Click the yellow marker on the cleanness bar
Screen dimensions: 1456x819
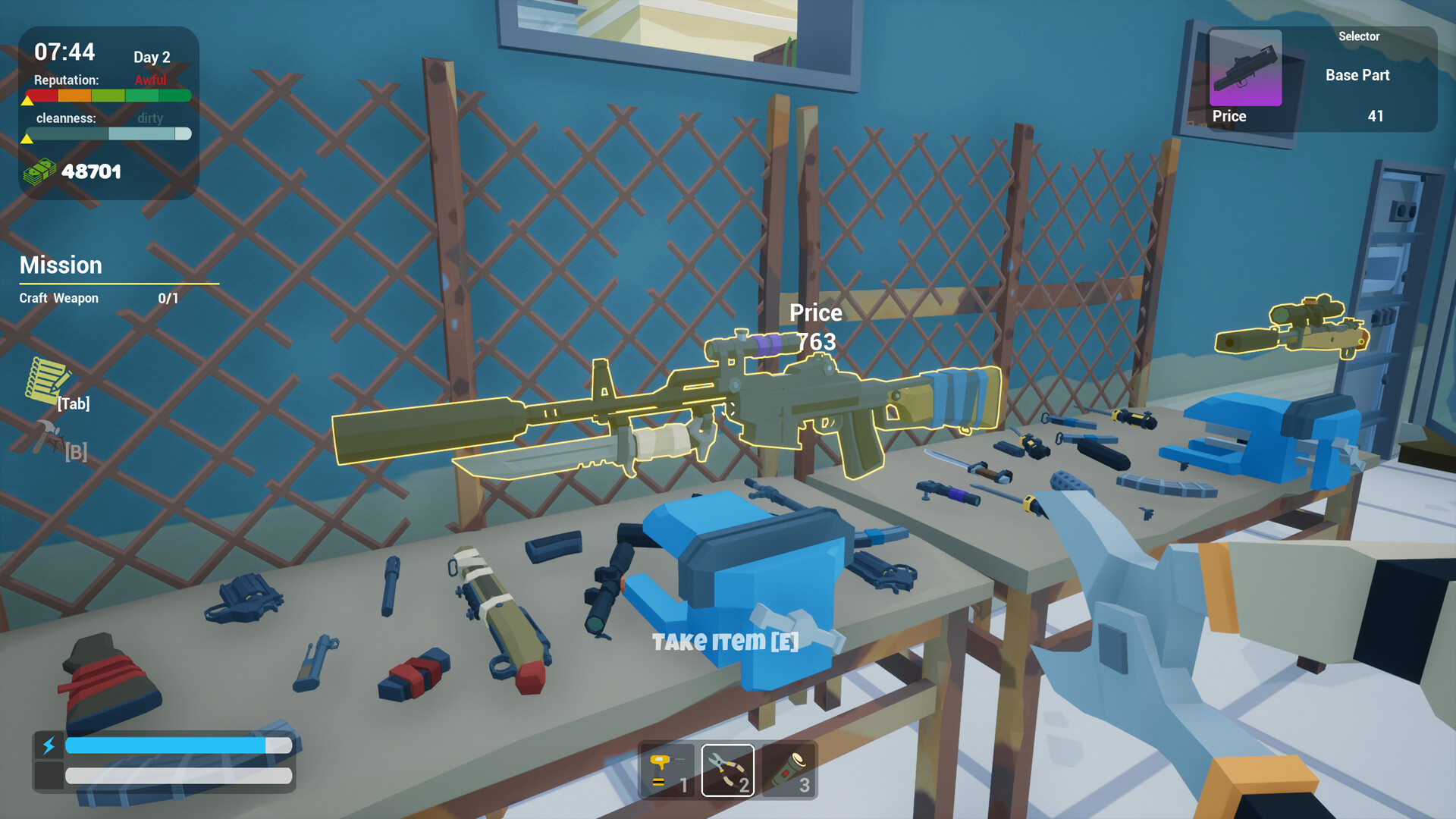(x=28, y=137)
